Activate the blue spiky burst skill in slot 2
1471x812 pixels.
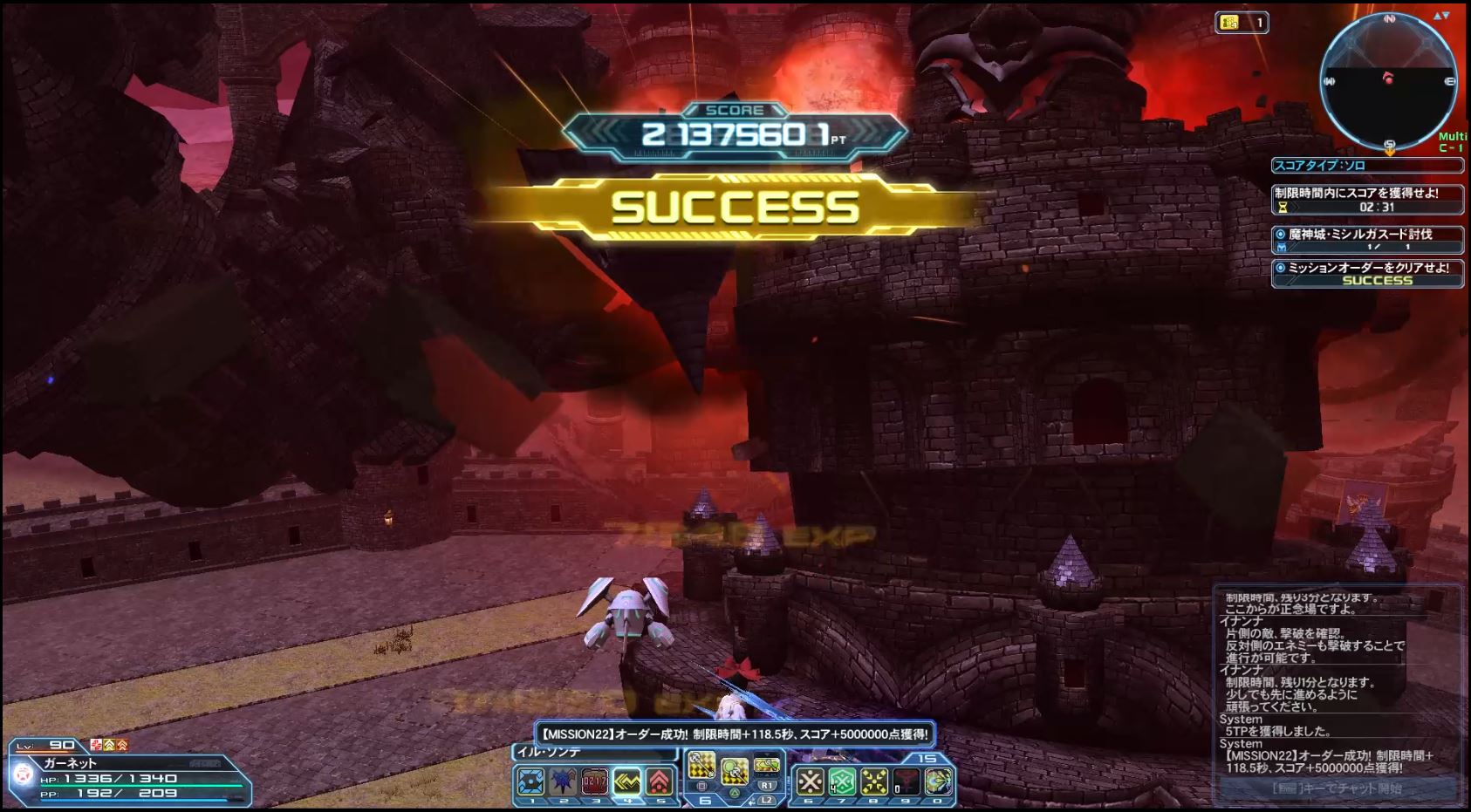click(x=564, y=781)
